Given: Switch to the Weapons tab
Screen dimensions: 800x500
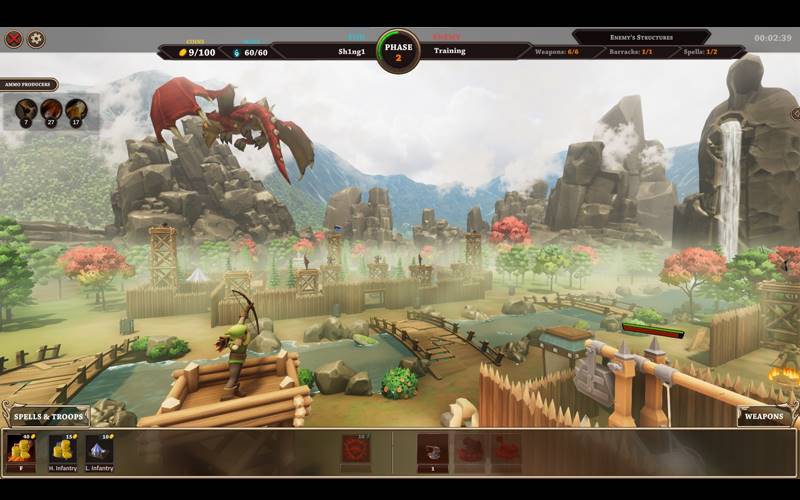Looking at the screenshot, I should pyautogui.click(x=764, y=416).
